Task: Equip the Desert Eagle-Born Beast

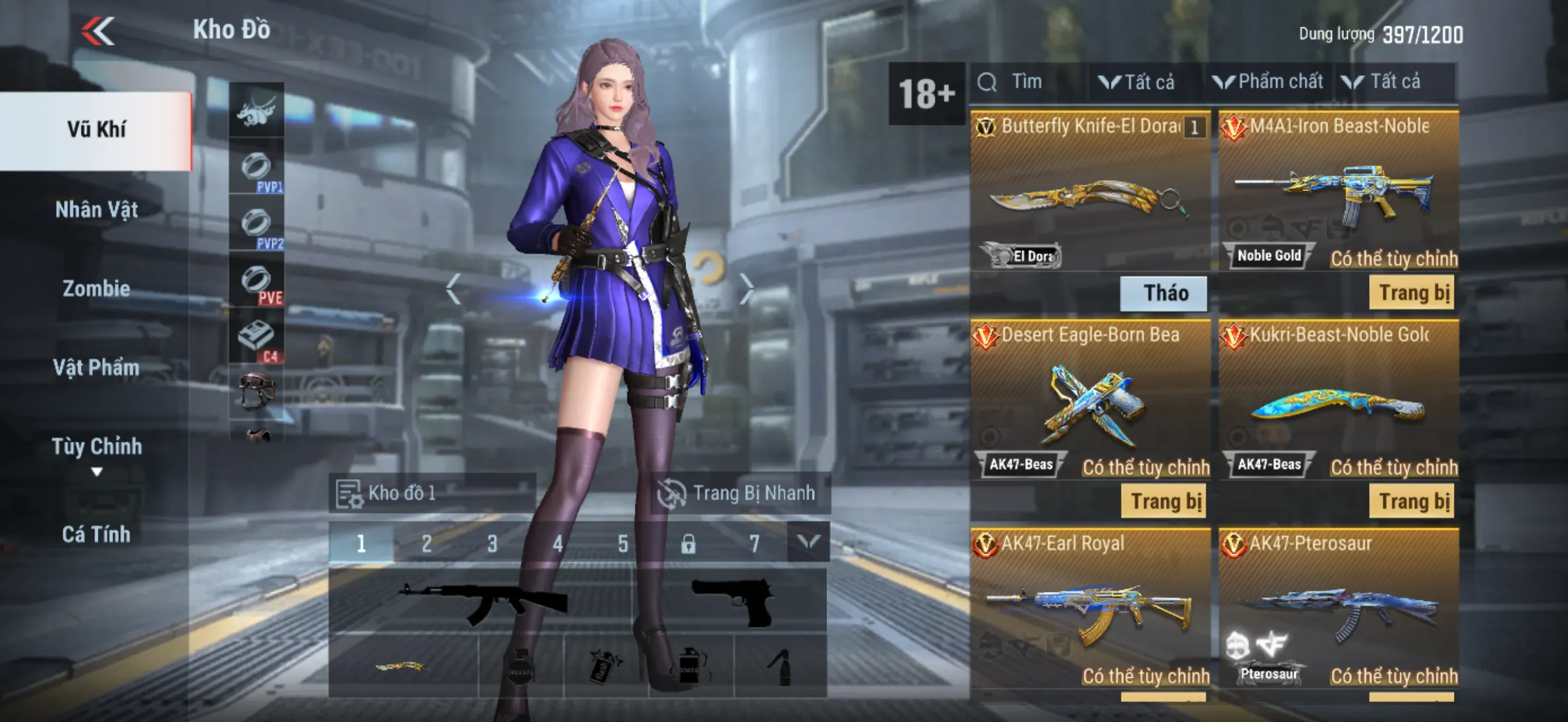Action: coord(1164,502)
